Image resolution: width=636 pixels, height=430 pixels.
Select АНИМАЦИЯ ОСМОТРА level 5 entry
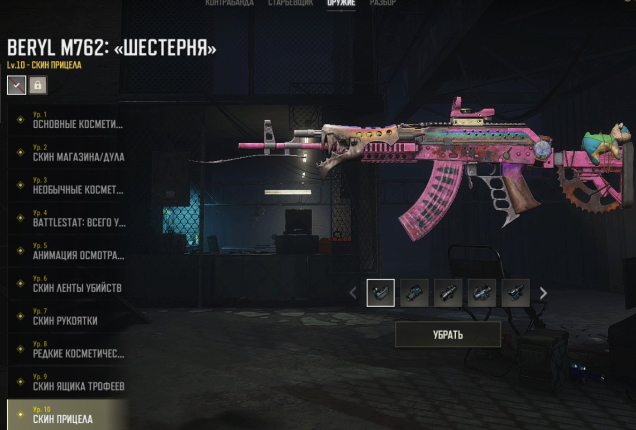click(70, 252)
